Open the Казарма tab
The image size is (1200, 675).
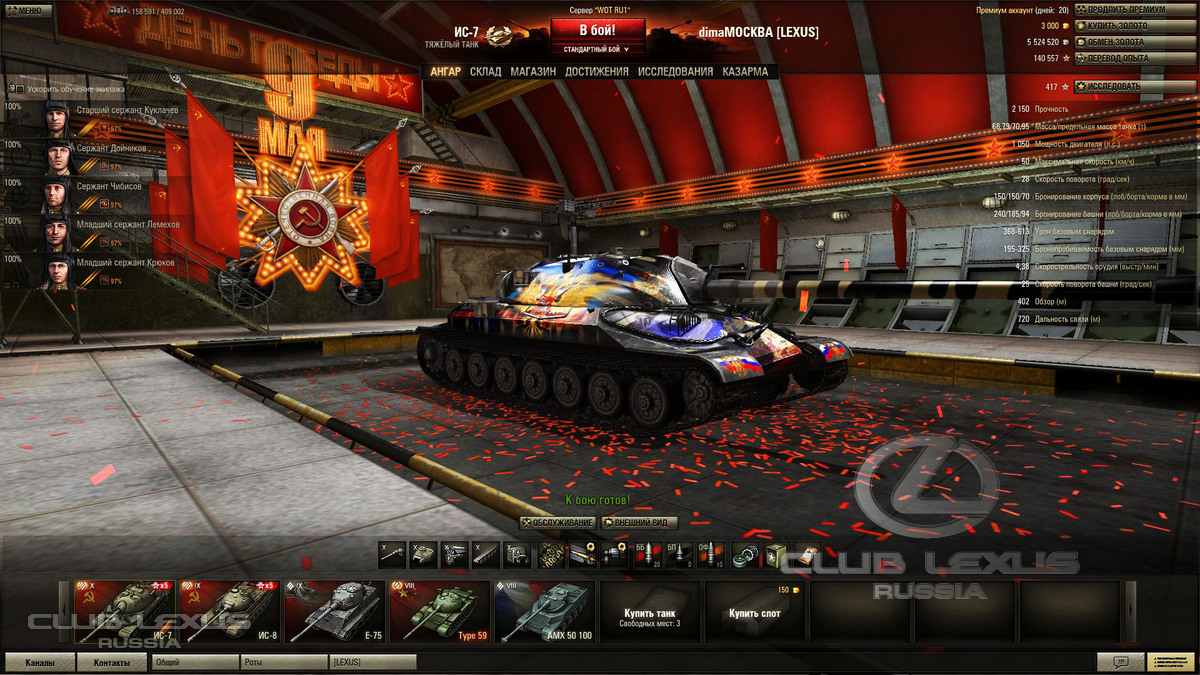click(745, 72)
